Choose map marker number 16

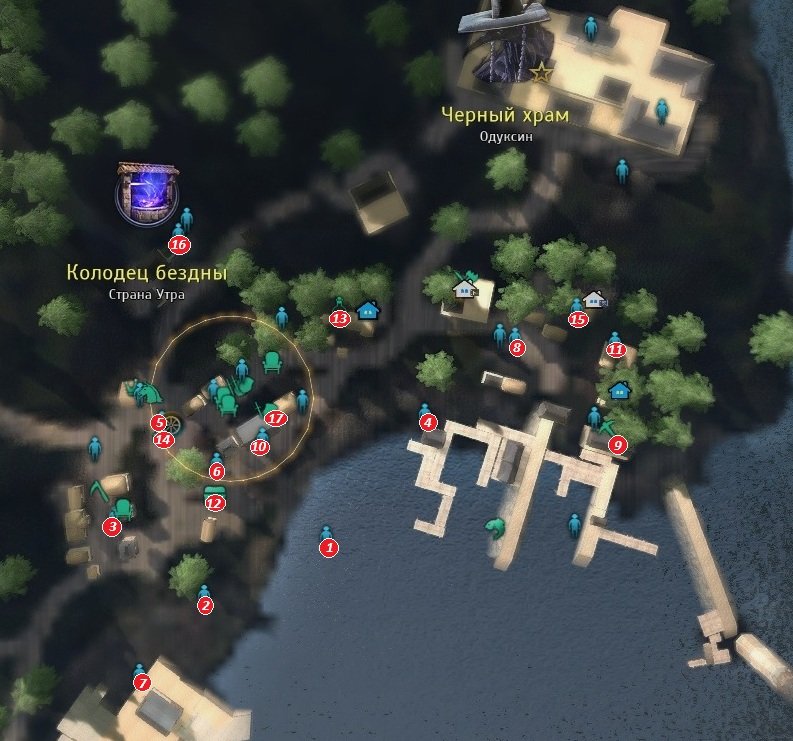[179, 244]
